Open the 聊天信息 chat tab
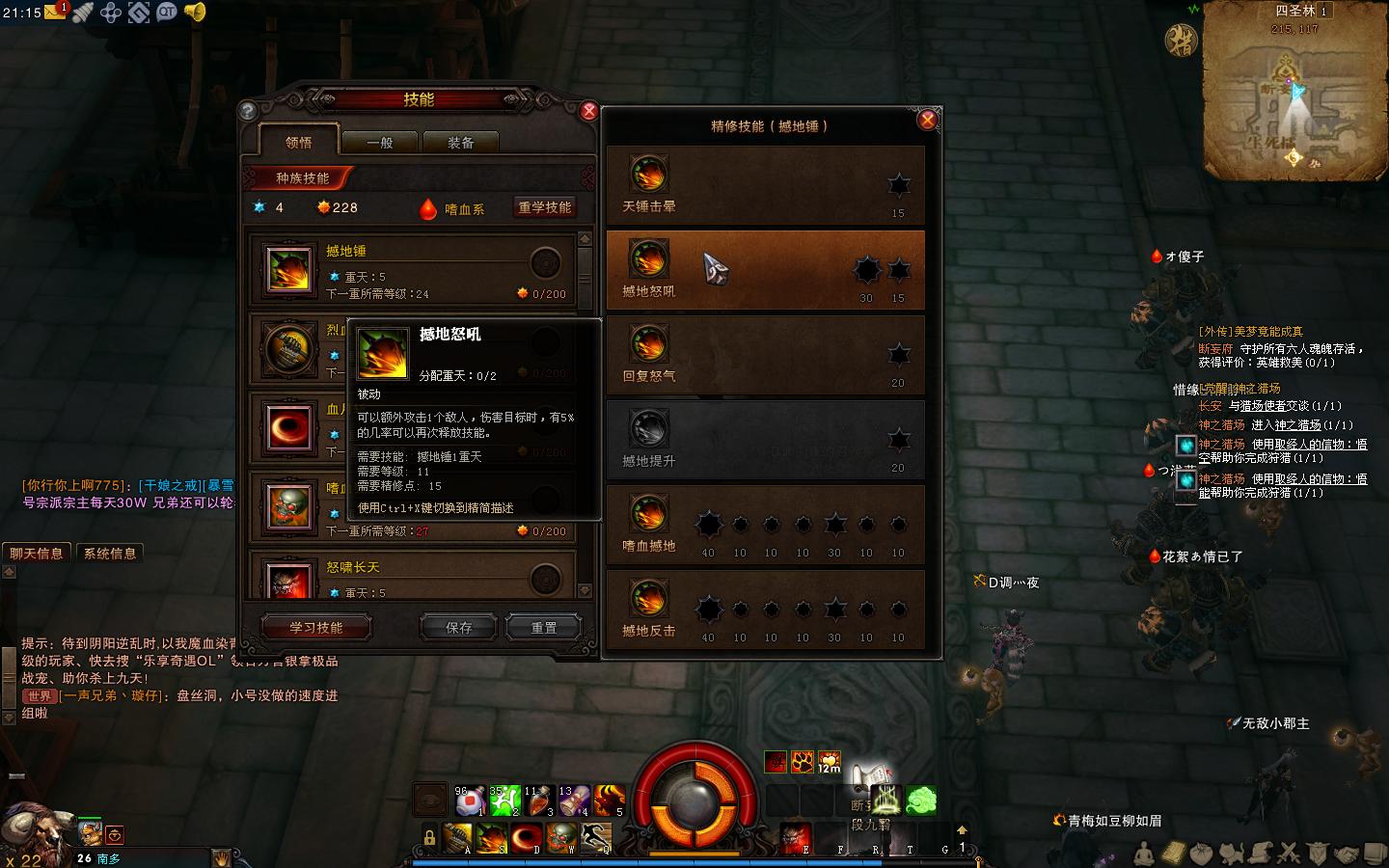The image size is (1389, 868). [x=37, y=554]
